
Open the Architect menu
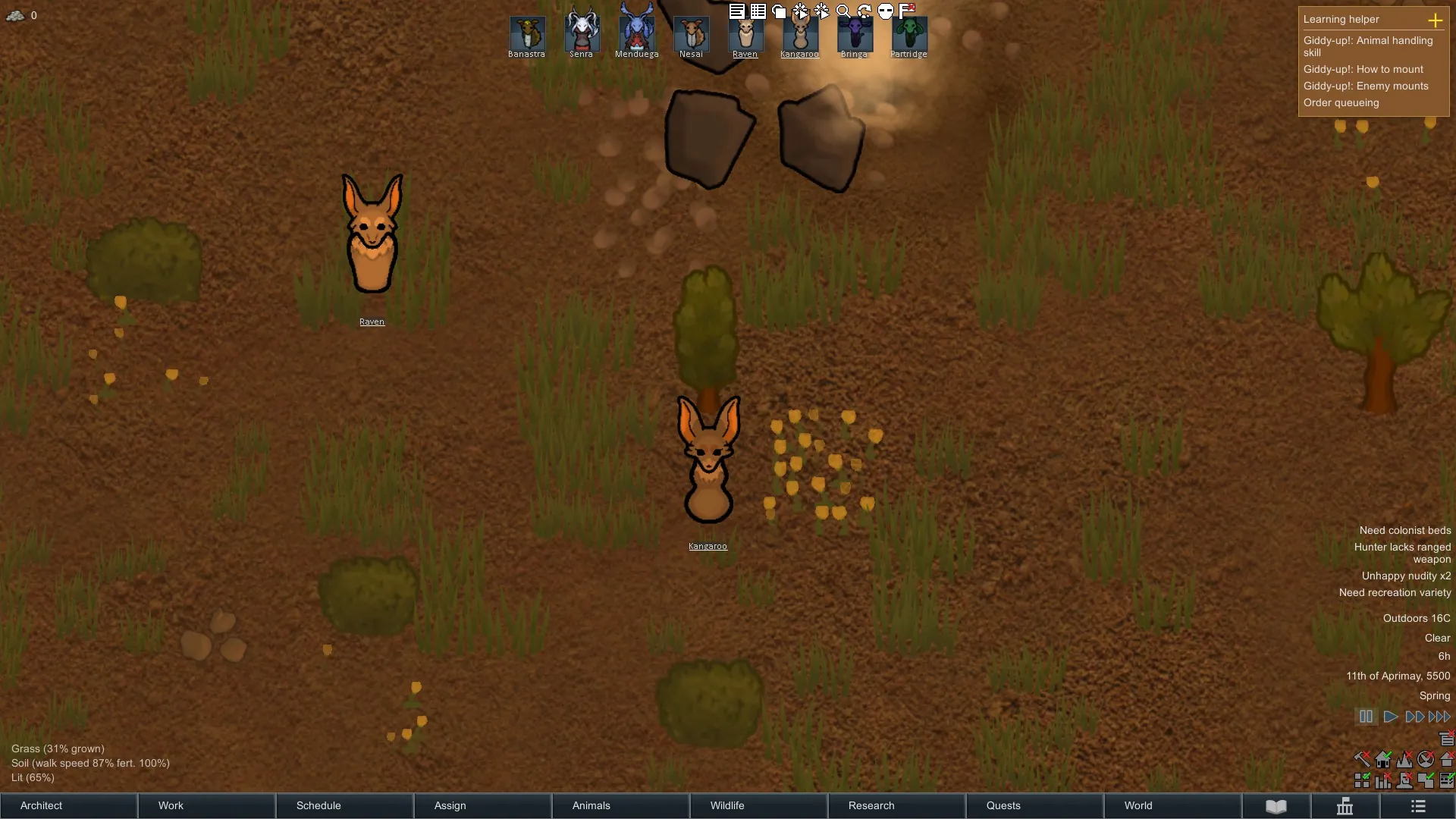[x=68, y=805]
